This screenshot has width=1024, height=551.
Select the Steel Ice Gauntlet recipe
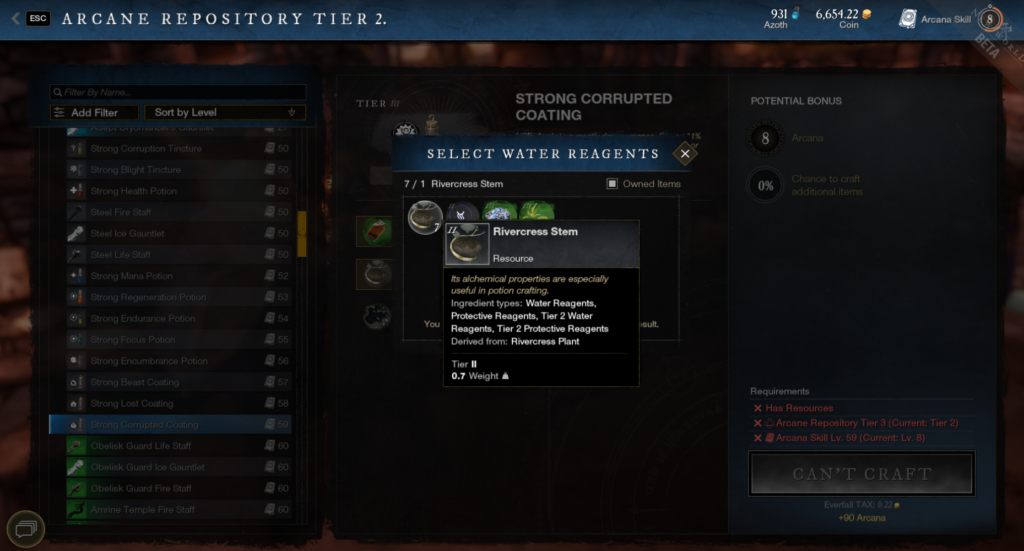point(127,234)
